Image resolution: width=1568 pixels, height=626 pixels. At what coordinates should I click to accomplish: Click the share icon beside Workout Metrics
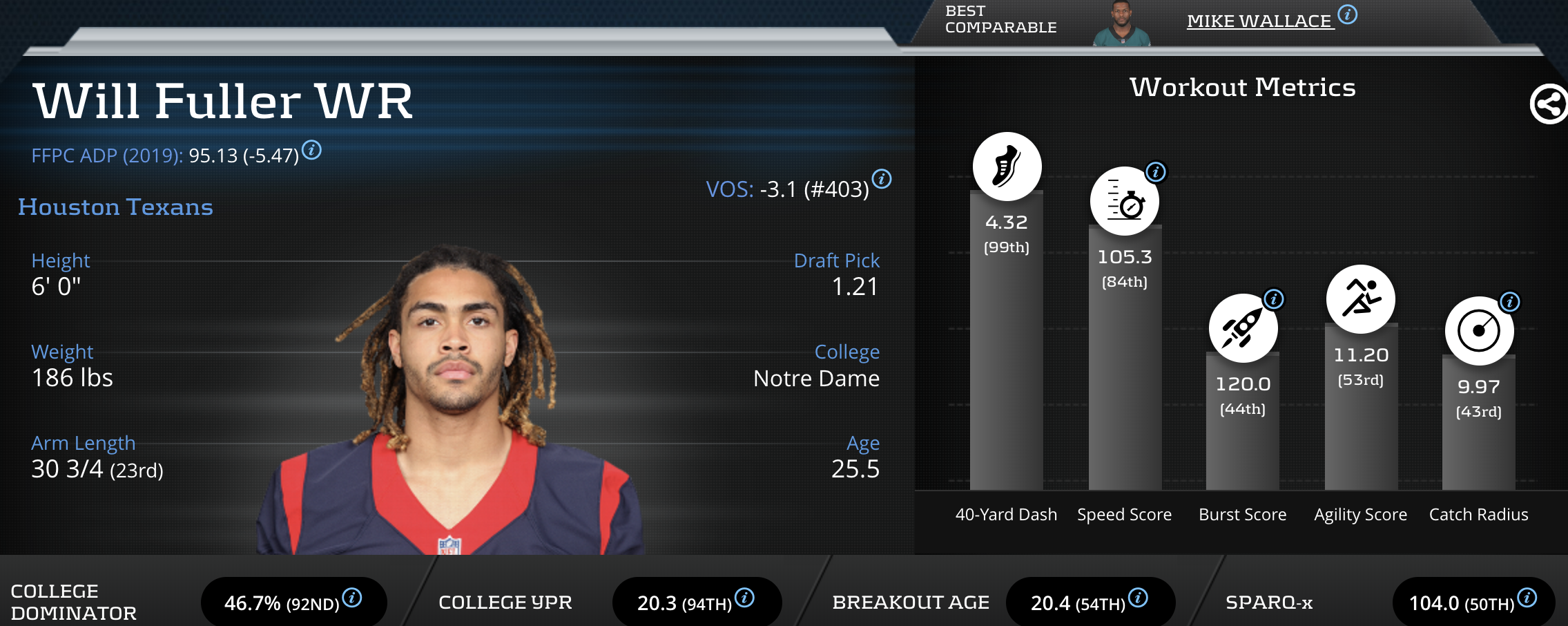[x=1548, y=105]
